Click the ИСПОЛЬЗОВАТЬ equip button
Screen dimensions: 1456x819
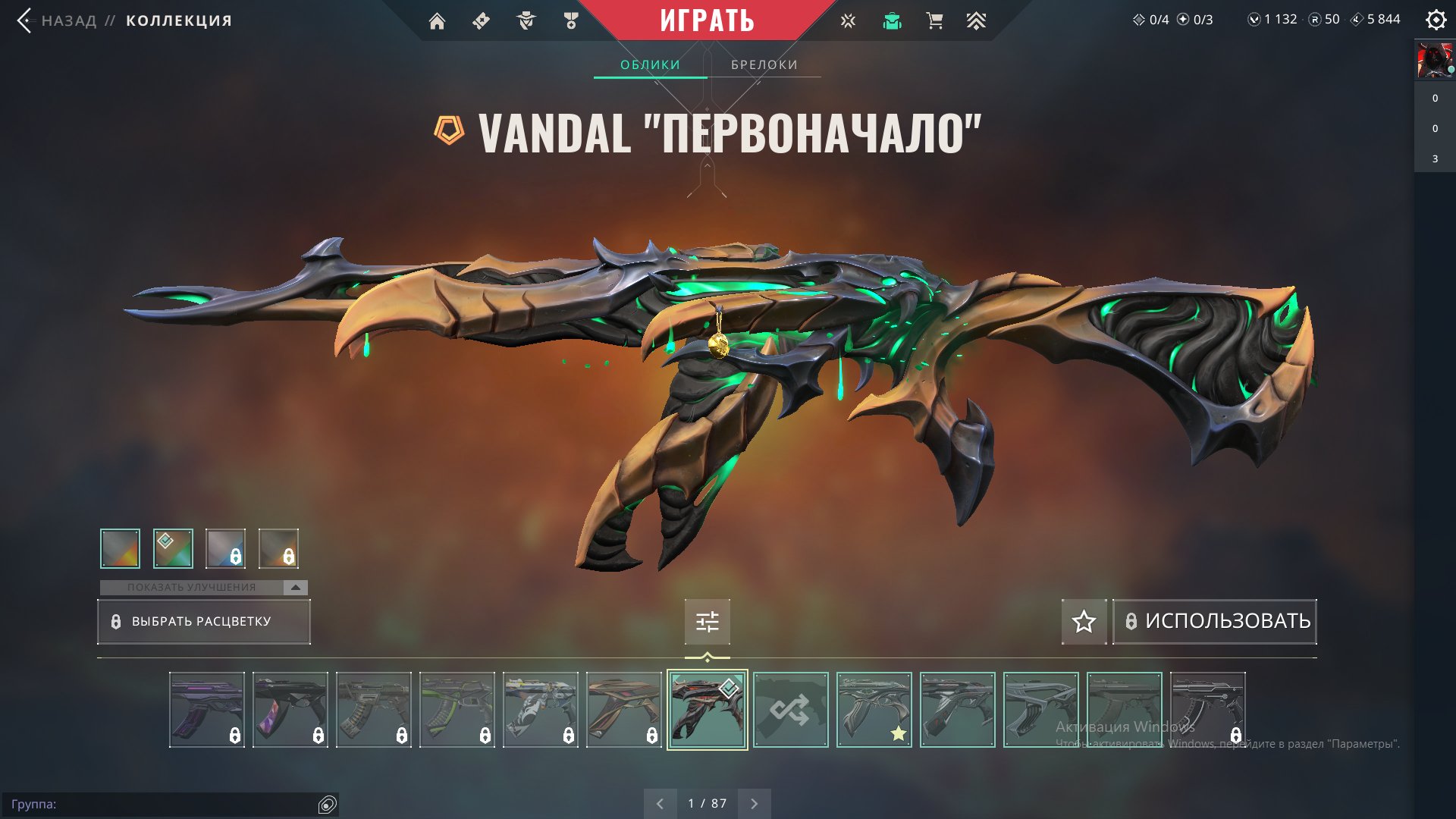pyautogui.click(x=1215, y=621)
